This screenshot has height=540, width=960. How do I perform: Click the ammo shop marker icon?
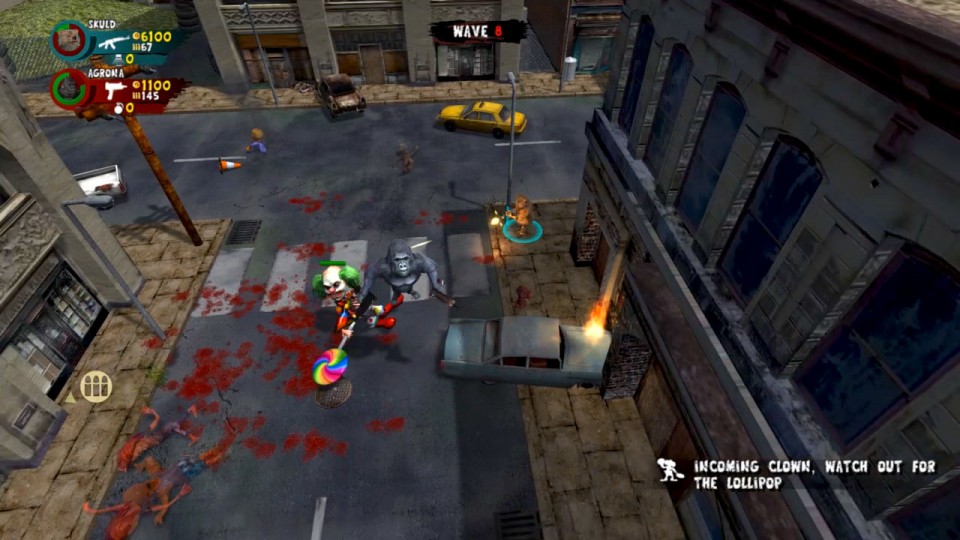click(x=95, y=386)
